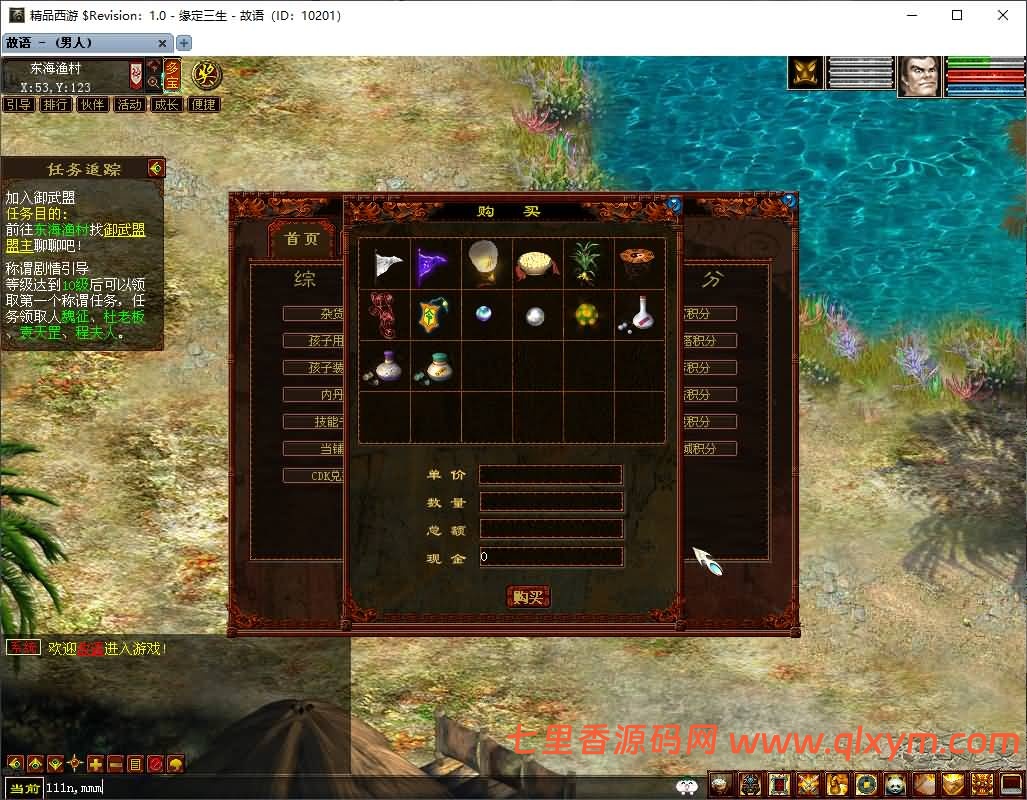Open the 伙伴 companions menu
Image resolution: width=1027 pixels, height=800 pixels.
pos(93,104)
